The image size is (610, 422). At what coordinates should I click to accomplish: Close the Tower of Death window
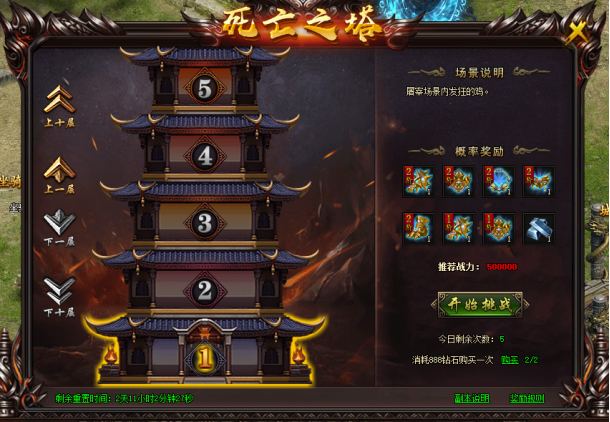pos(577,32)
